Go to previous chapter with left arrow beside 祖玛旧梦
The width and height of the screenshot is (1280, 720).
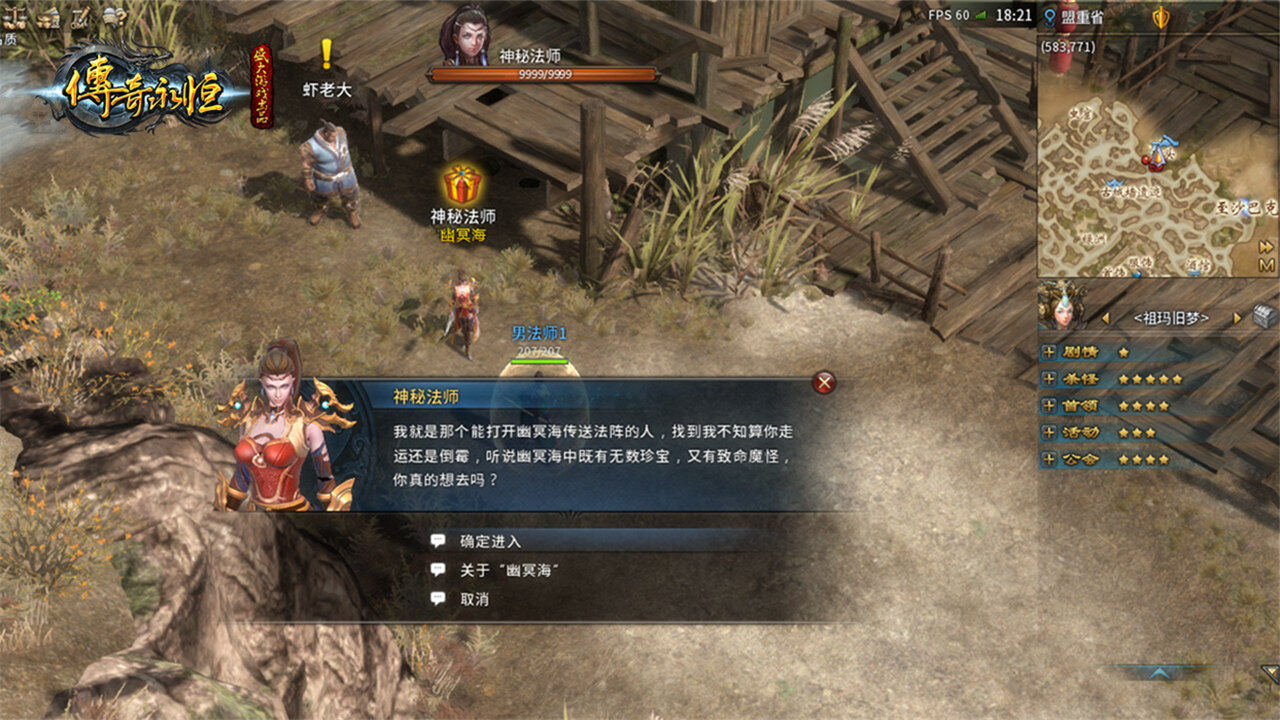(1106, 319)
